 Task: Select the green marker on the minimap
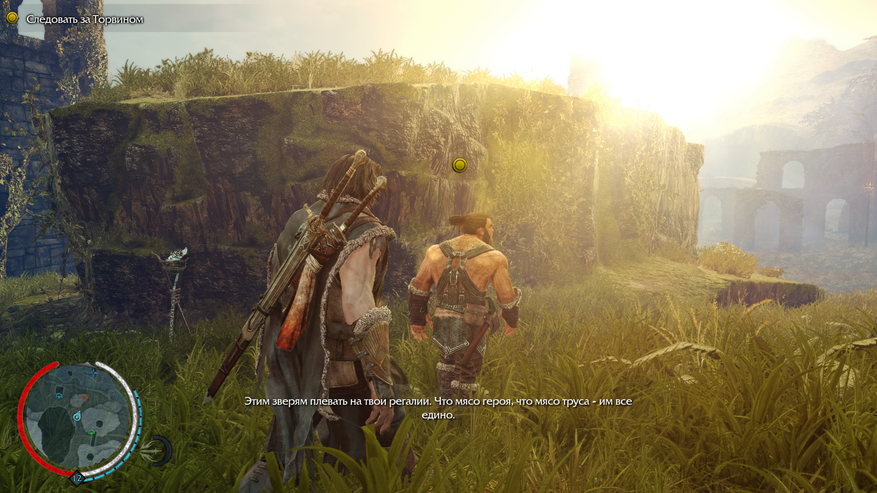91,433
